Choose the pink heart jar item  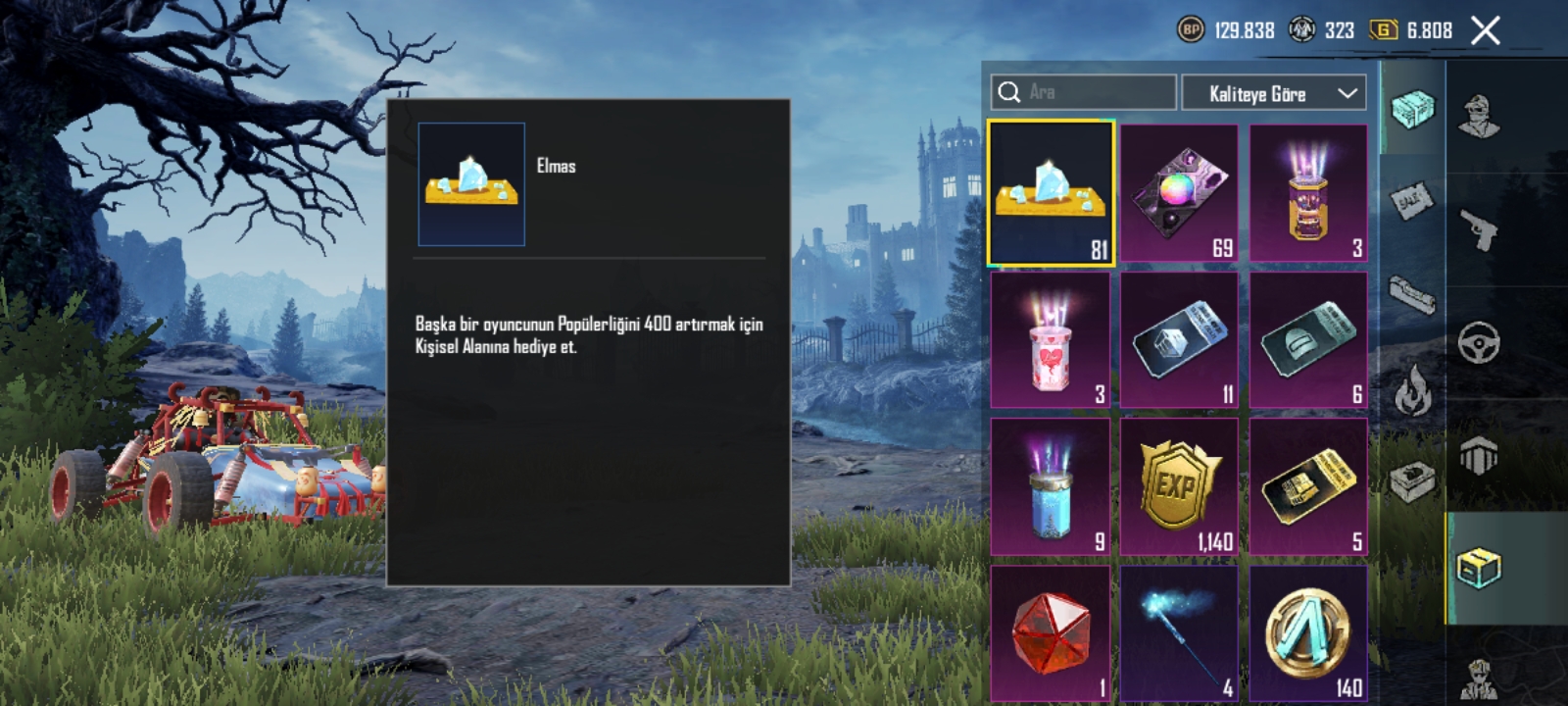[x=1051, y=339]
